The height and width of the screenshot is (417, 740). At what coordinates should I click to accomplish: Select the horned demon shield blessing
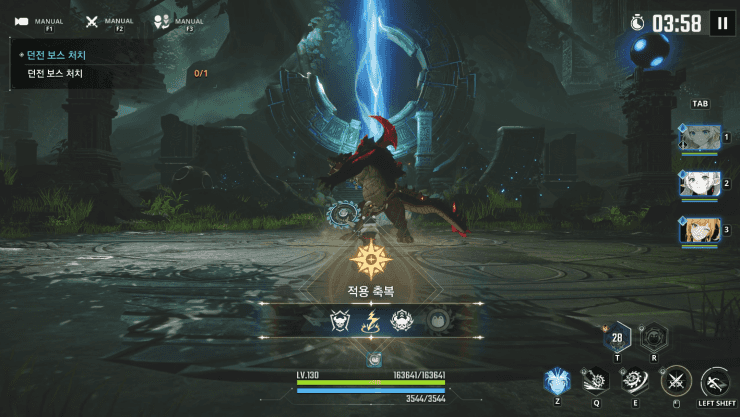(340, 320)
